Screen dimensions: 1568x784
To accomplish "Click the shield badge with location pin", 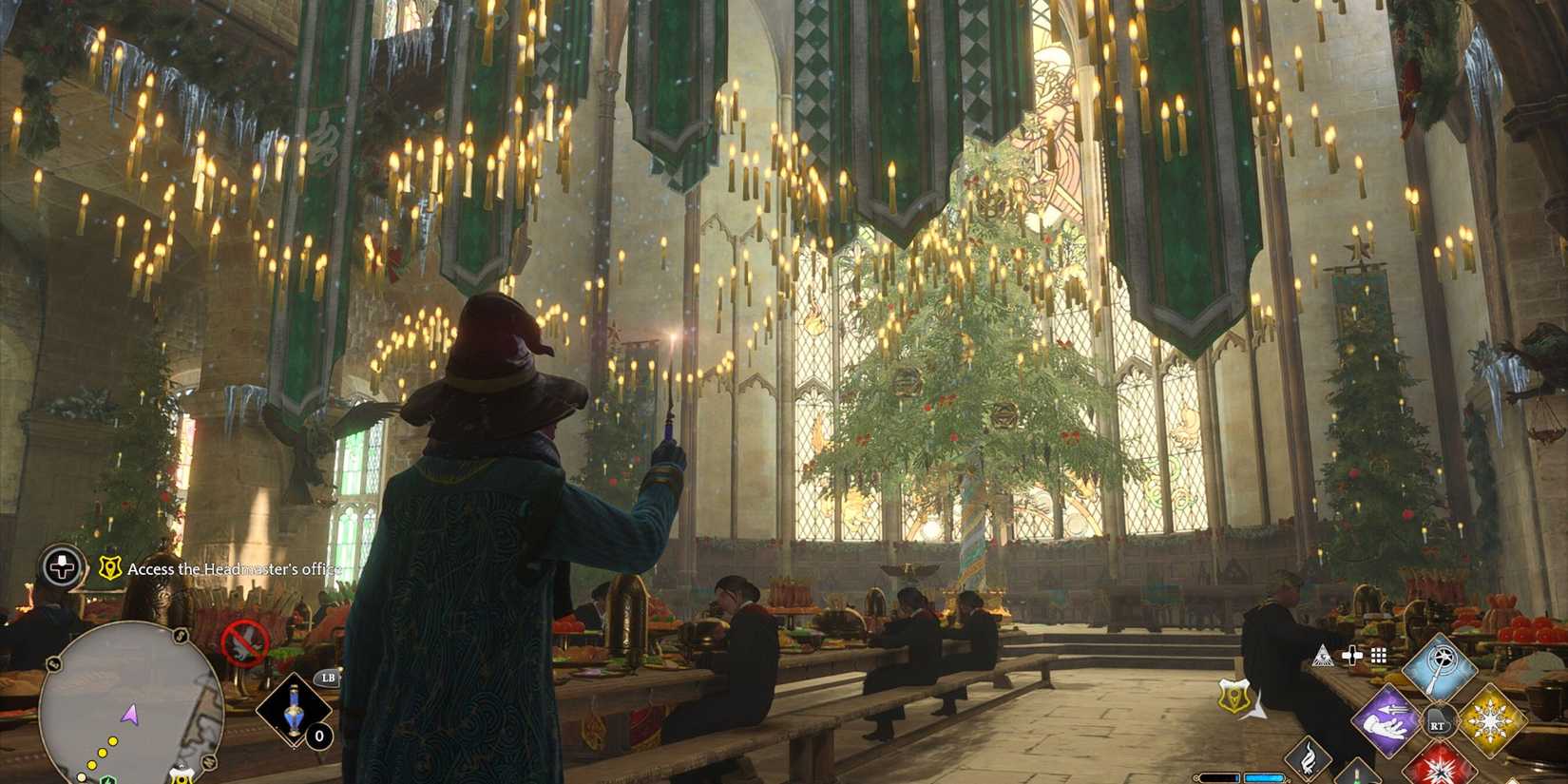I will coord(1233,696).
